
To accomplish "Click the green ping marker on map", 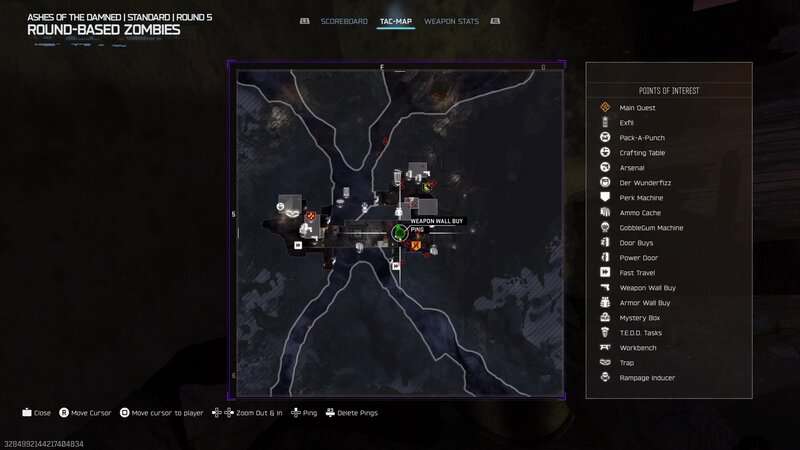I will 399,233.
